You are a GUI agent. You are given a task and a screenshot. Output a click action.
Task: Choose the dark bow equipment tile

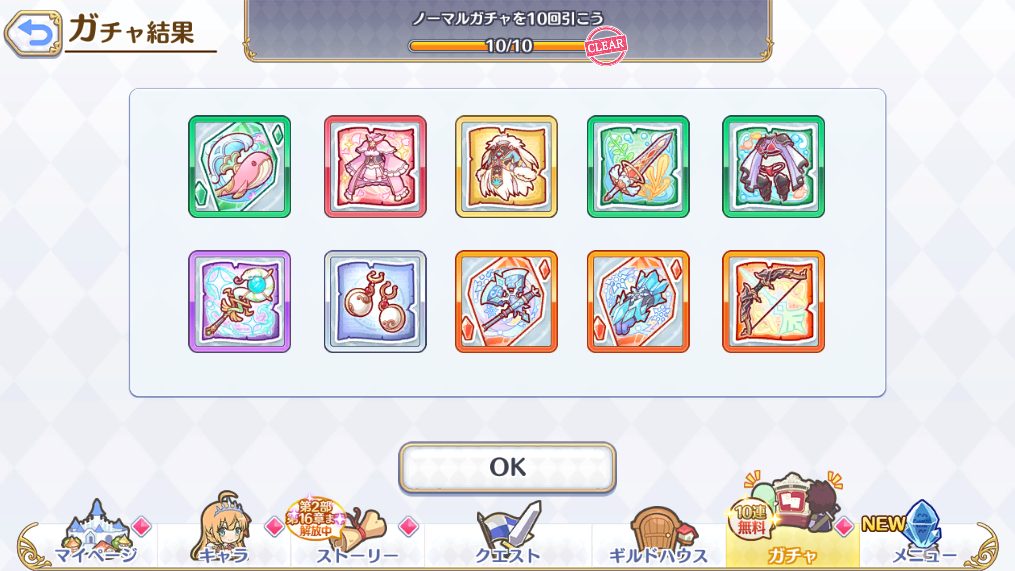773,301
